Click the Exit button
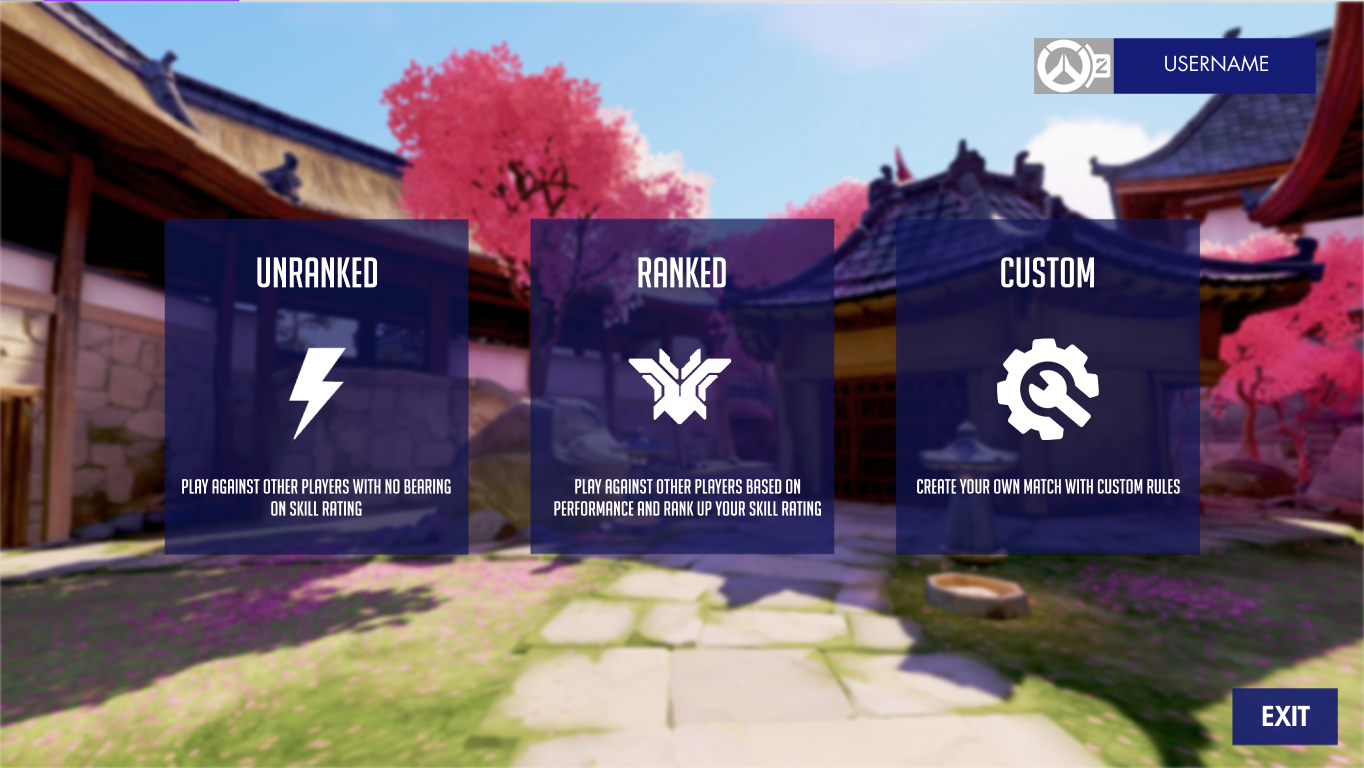The width and height of the screenshot is (1364, 768). (1284, 716)
